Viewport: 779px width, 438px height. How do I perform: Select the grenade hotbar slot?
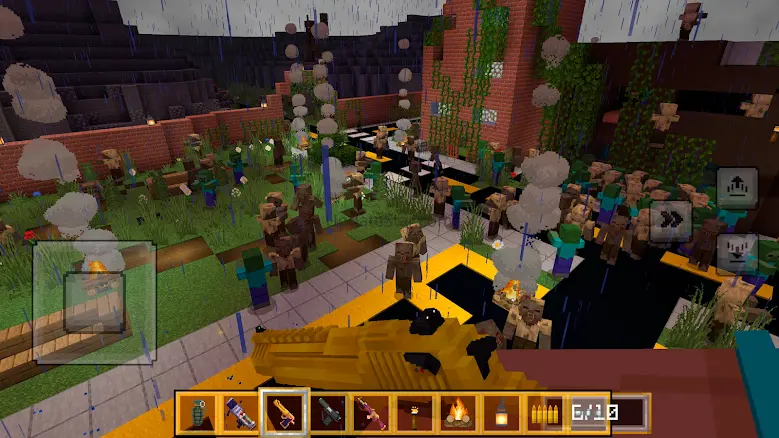(x=197, y=412)
